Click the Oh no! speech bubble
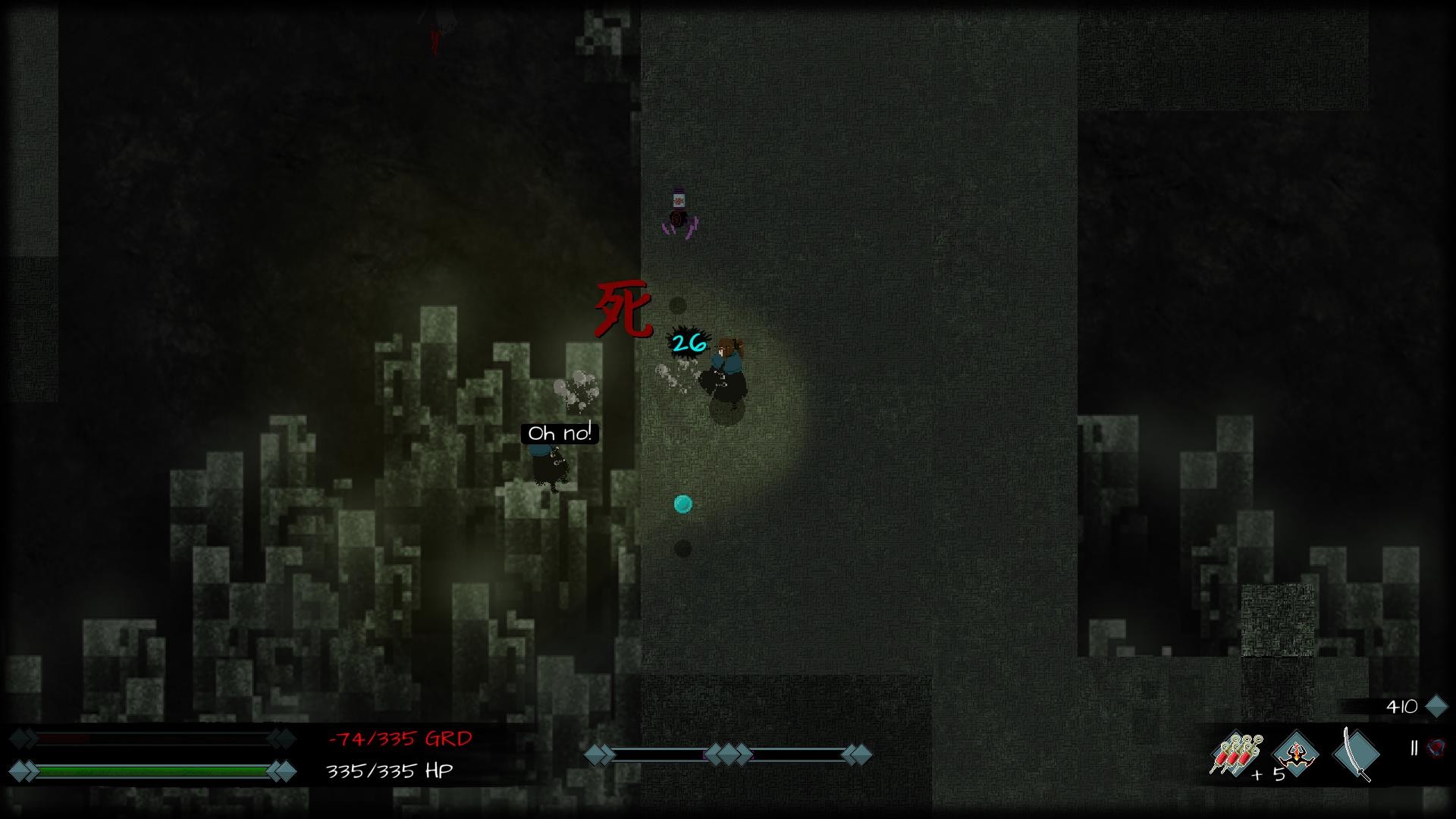 (559, 434)
